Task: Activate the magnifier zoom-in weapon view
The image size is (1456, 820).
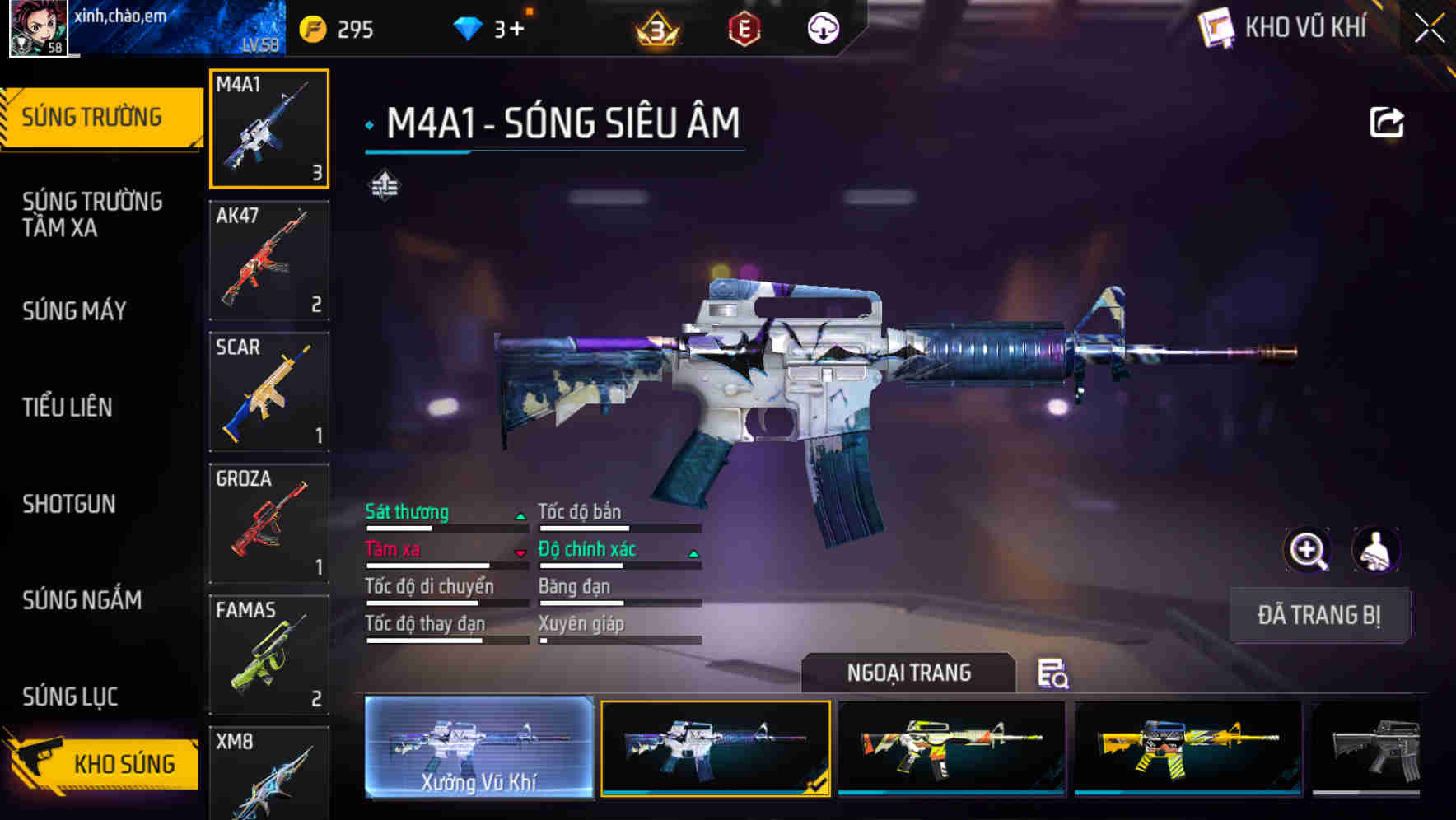Action: 1308,550
